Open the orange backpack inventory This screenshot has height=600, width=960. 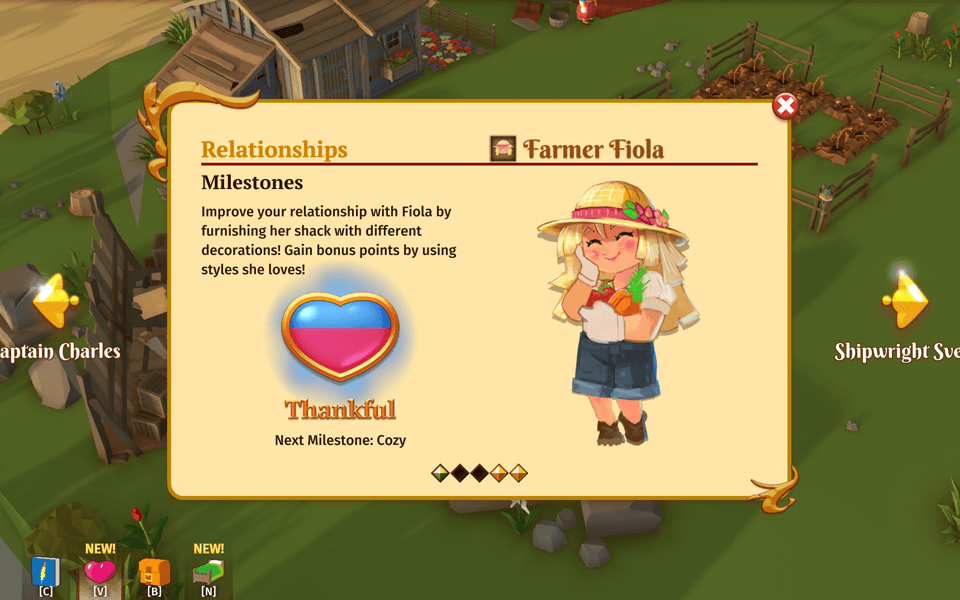tap(154, 572)
